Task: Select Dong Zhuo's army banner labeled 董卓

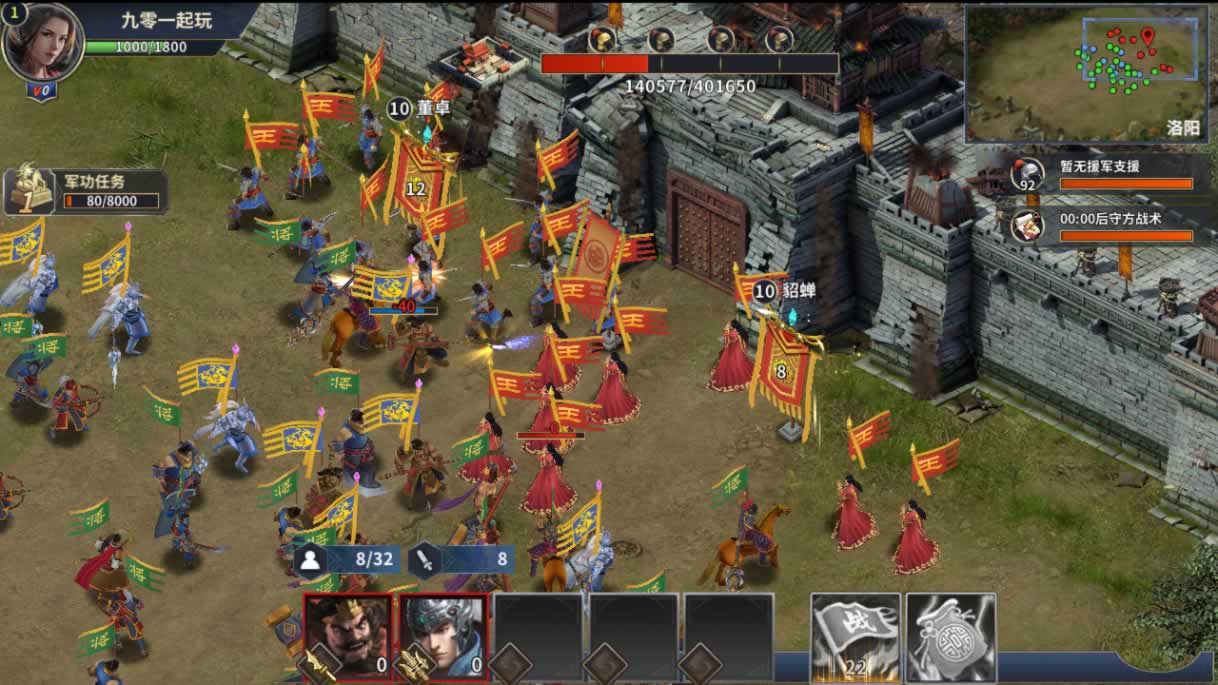Action: point(418,178)
